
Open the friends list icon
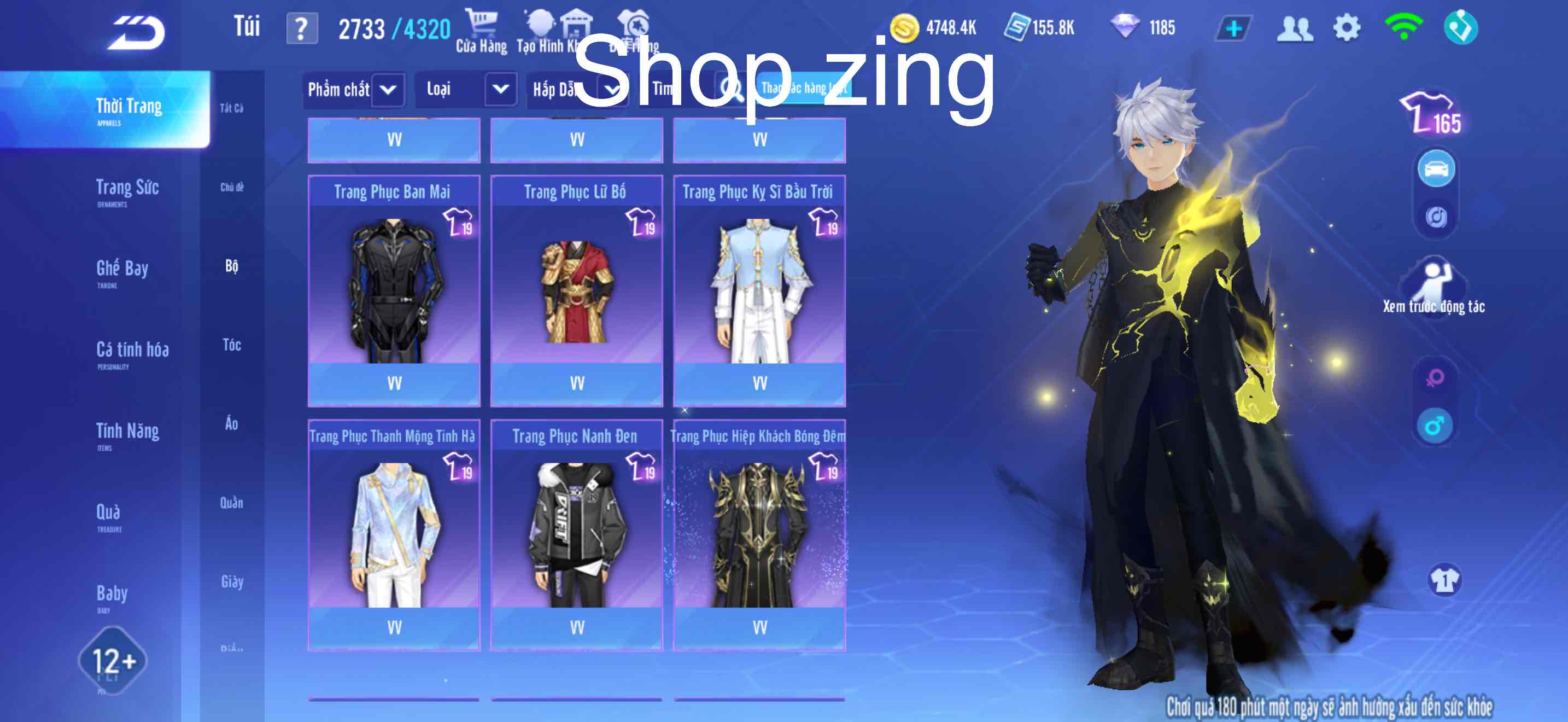[x=1295, y=27]
